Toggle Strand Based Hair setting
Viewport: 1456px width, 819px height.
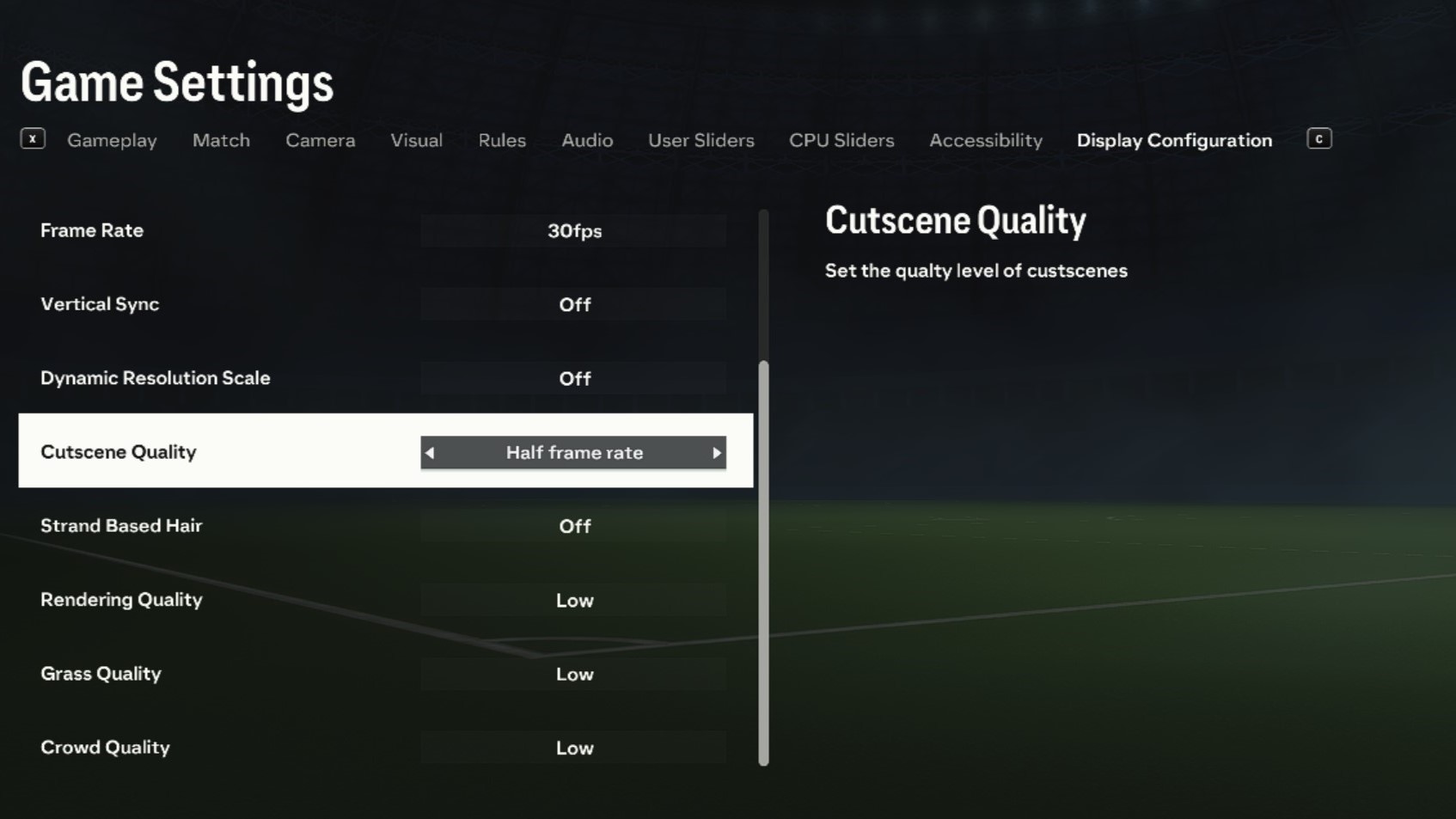573,526
